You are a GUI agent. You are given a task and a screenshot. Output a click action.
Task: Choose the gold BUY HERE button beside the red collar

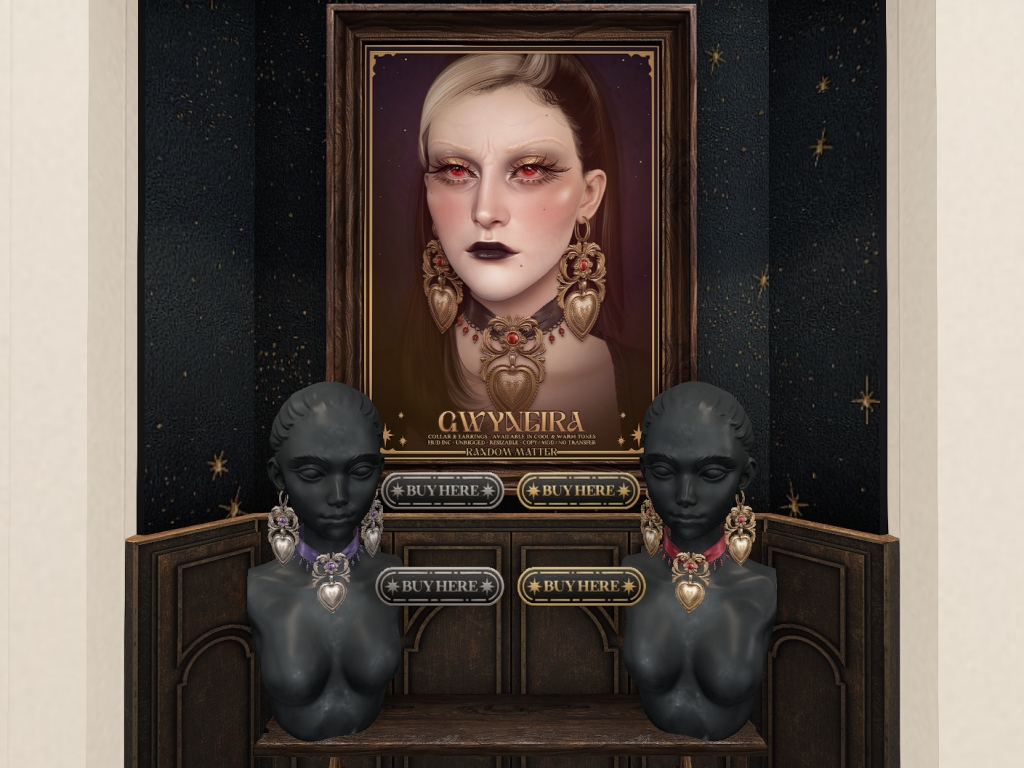581,586
